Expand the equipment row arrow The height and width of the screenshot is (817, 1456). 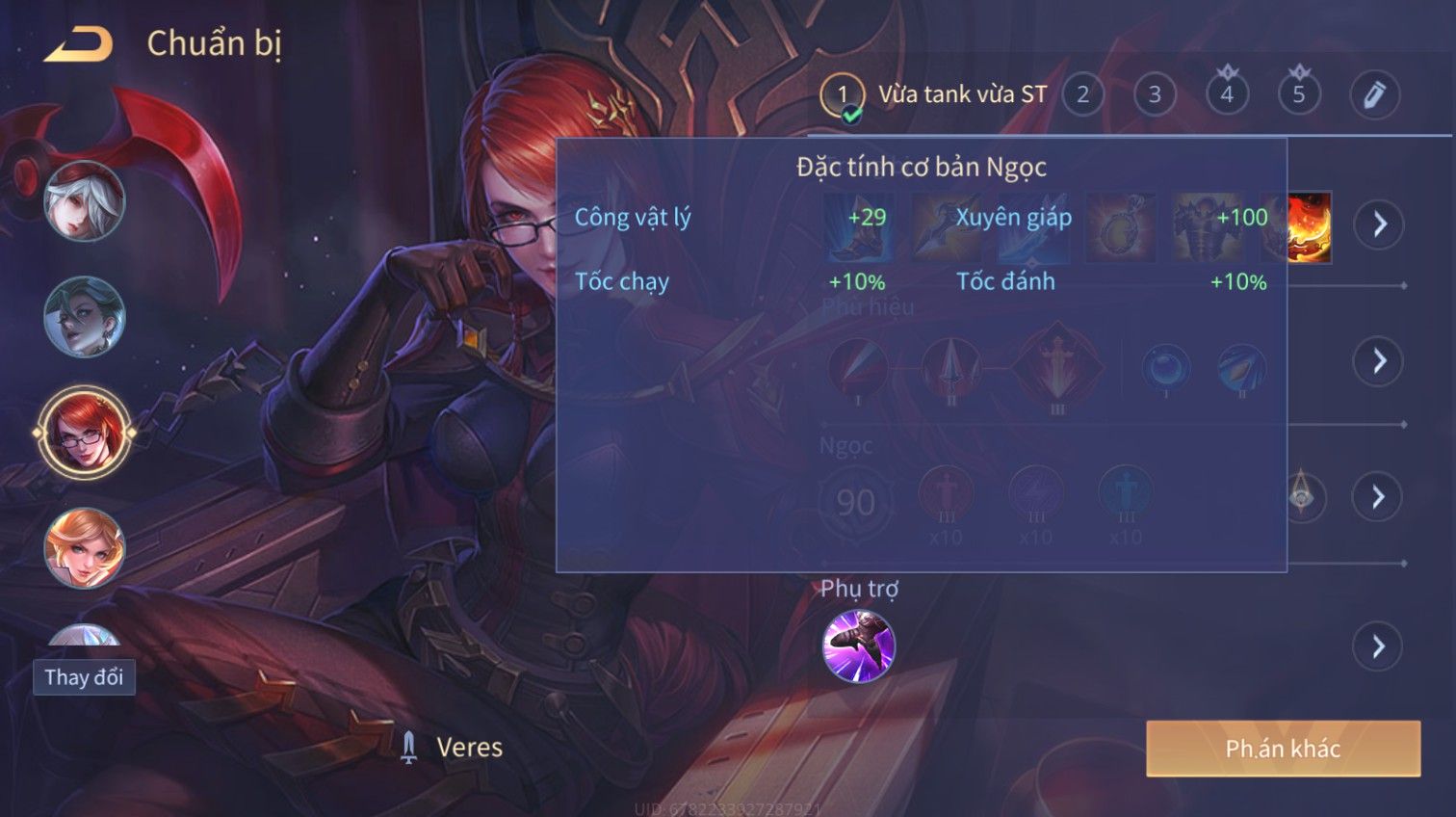tap(1379, 224)
